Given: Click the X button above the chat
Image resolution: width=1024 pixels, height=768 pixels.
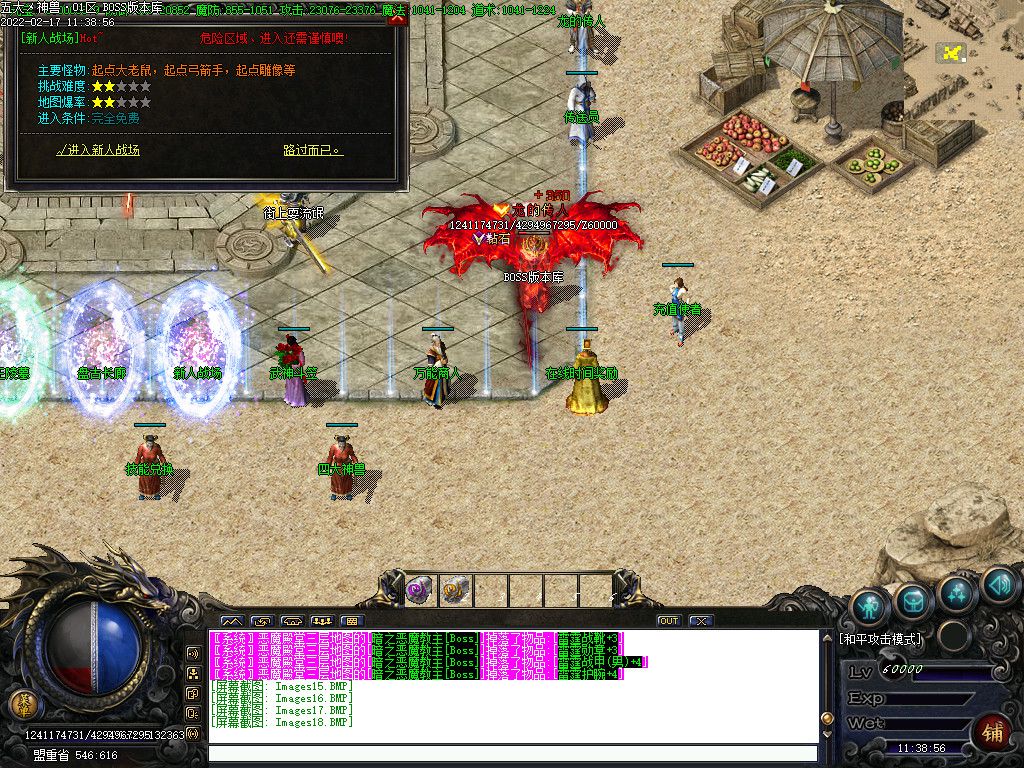Looking at the screenshot, I should point(701,621).
